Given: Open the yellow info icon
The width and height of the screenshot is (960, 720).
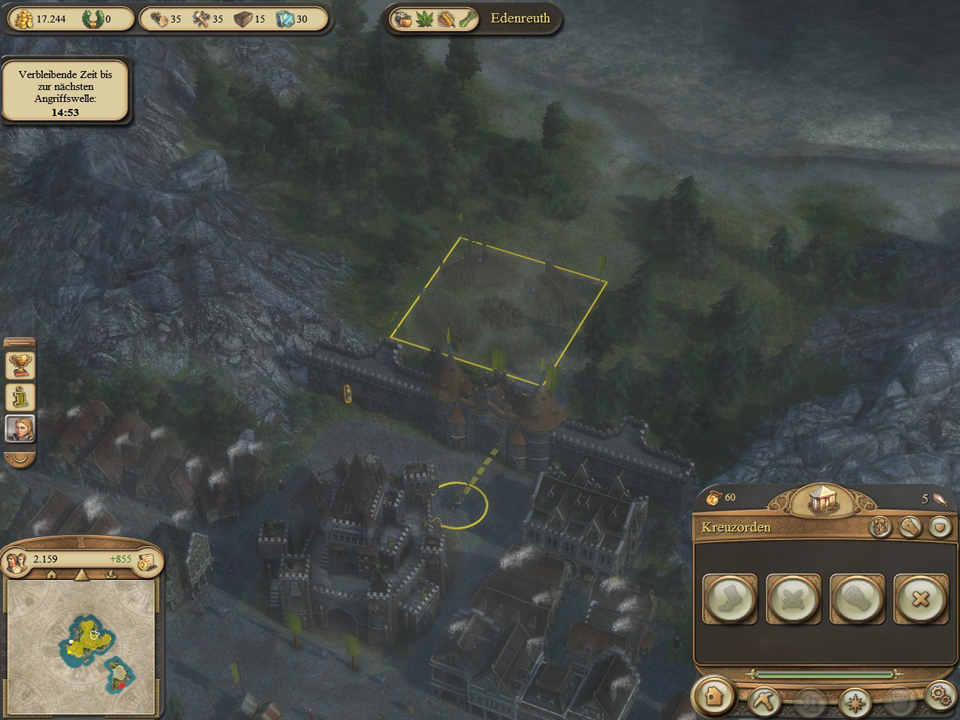Looking at the screenshot, I should [x=20, y=397].
